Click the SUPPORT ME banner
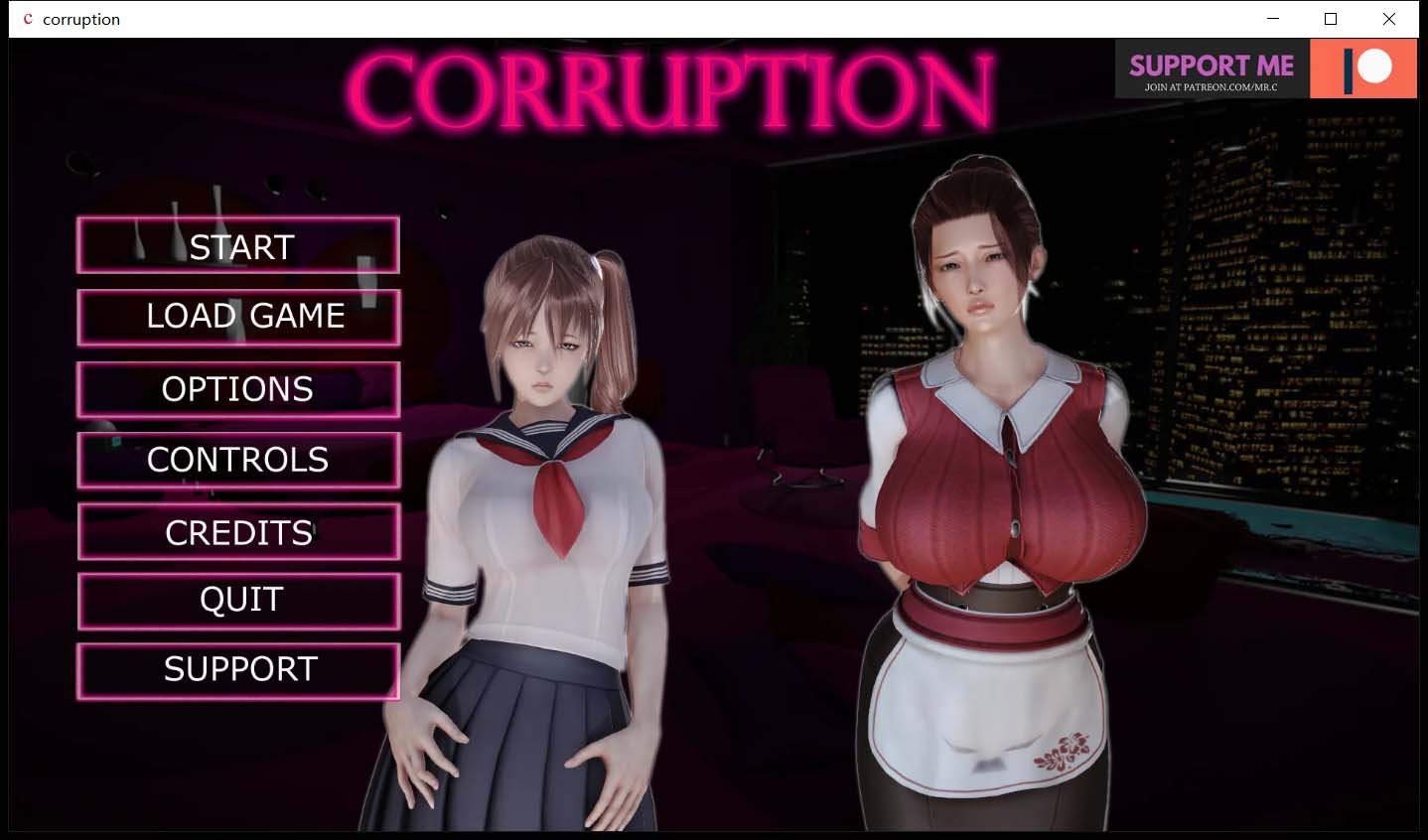The image size is (1428, 840). [x=1210, y=66]
